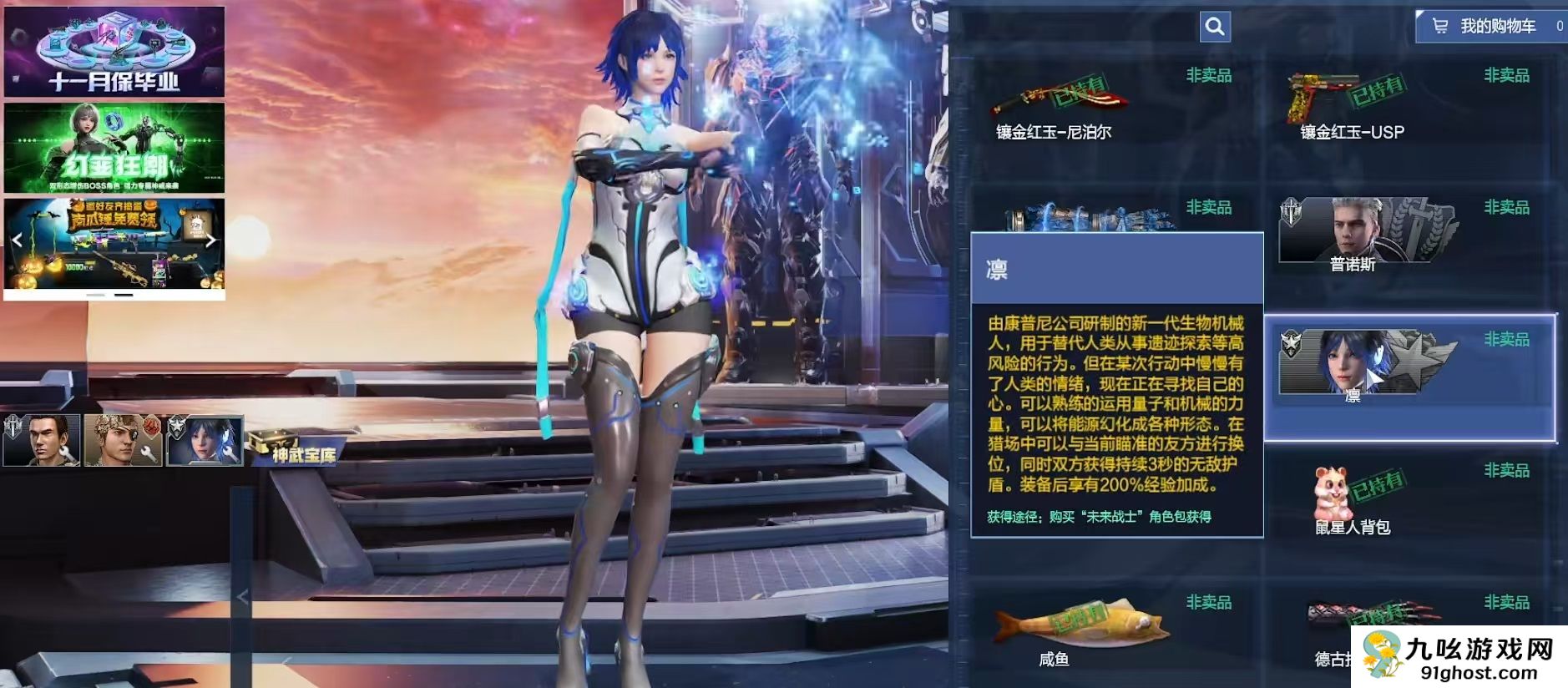Click the red badge on the eyepatch character portrait
The width and height of the screenshot is (1568, 688).
click(x=151, y=426)
